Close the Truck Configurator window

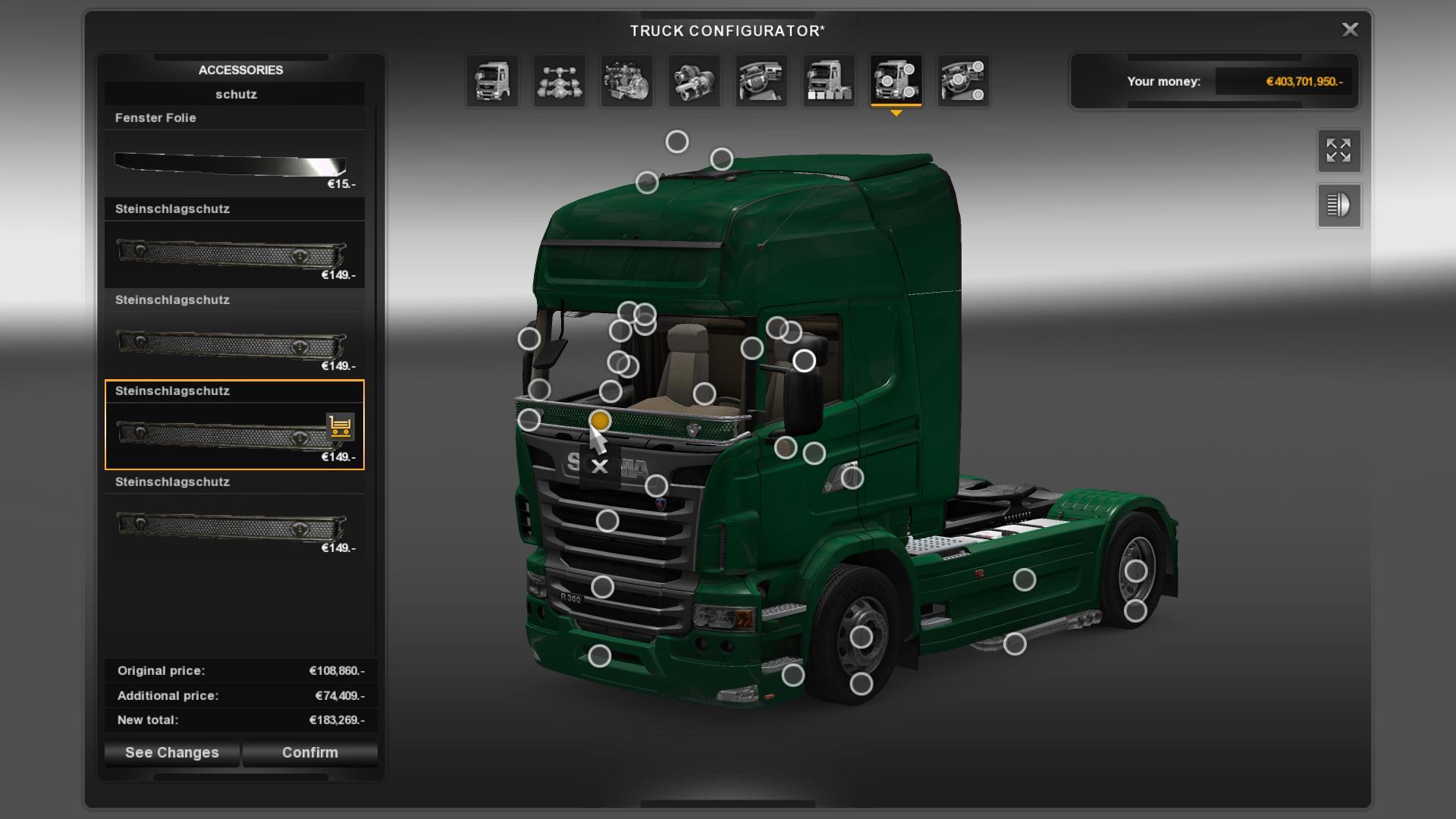coord(1350,30)
